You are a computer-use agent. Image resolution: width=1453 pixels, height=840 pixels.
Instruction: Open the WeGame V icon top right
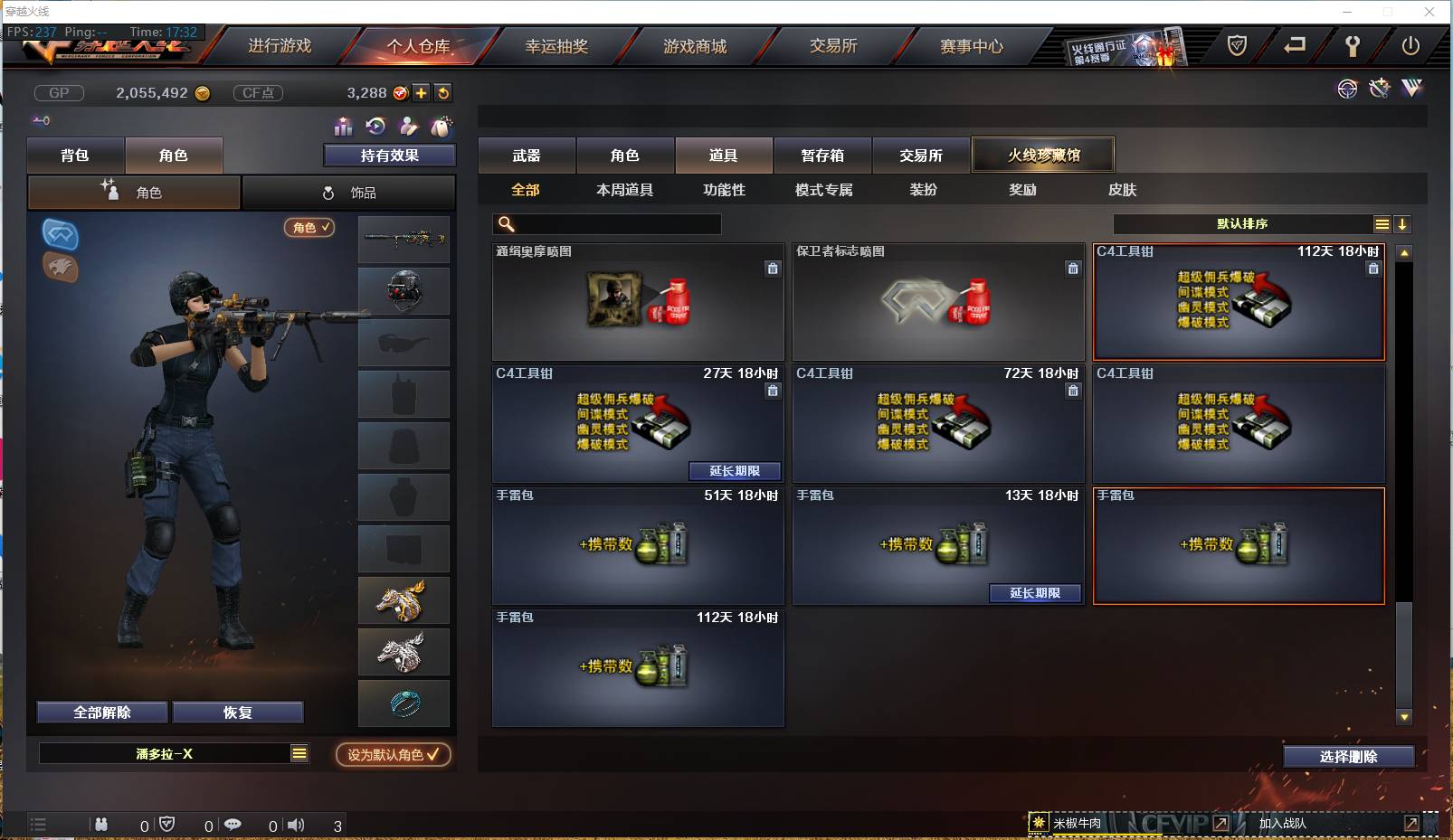(1411, 89)
